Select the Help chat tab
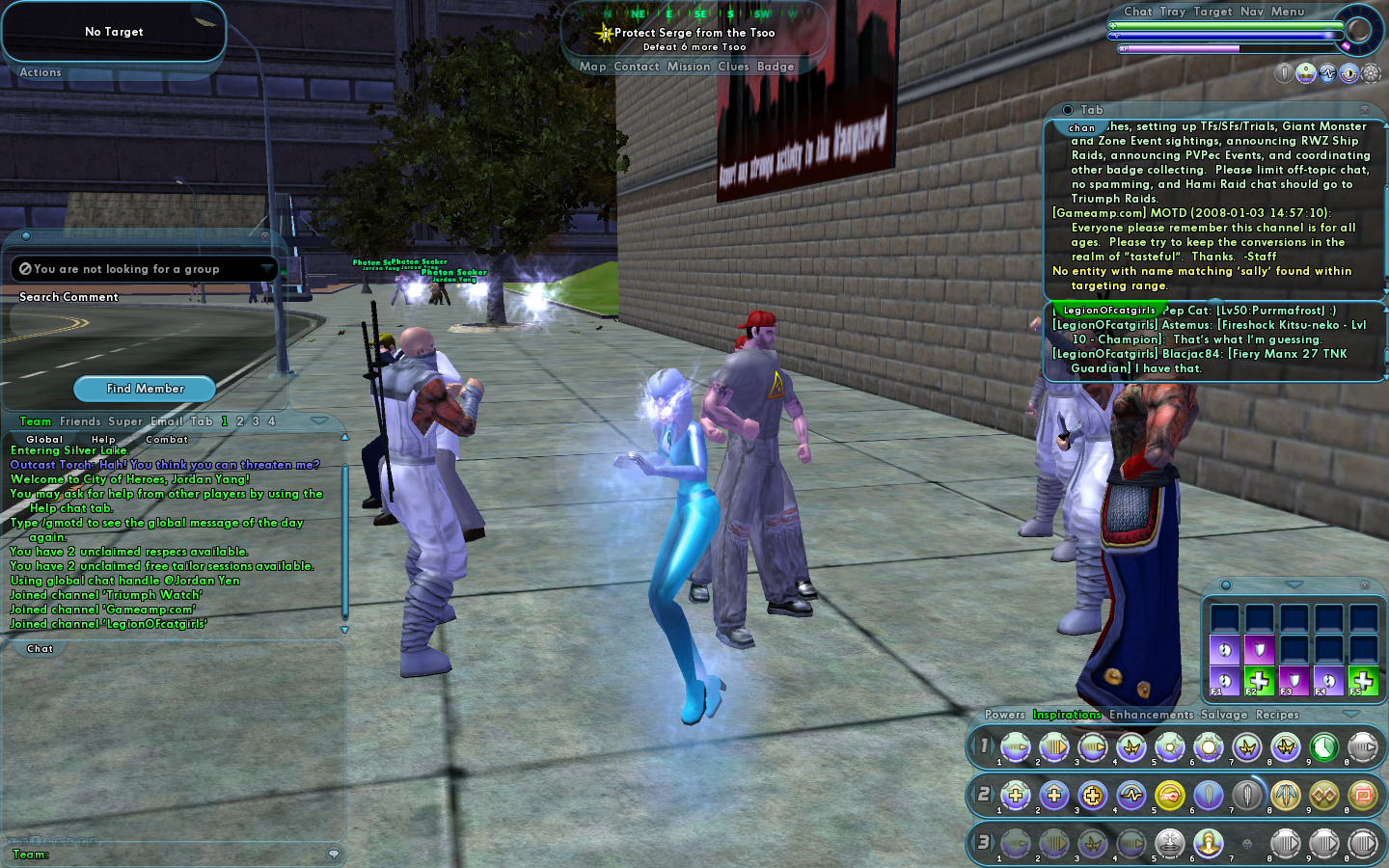 coord(103,440)
